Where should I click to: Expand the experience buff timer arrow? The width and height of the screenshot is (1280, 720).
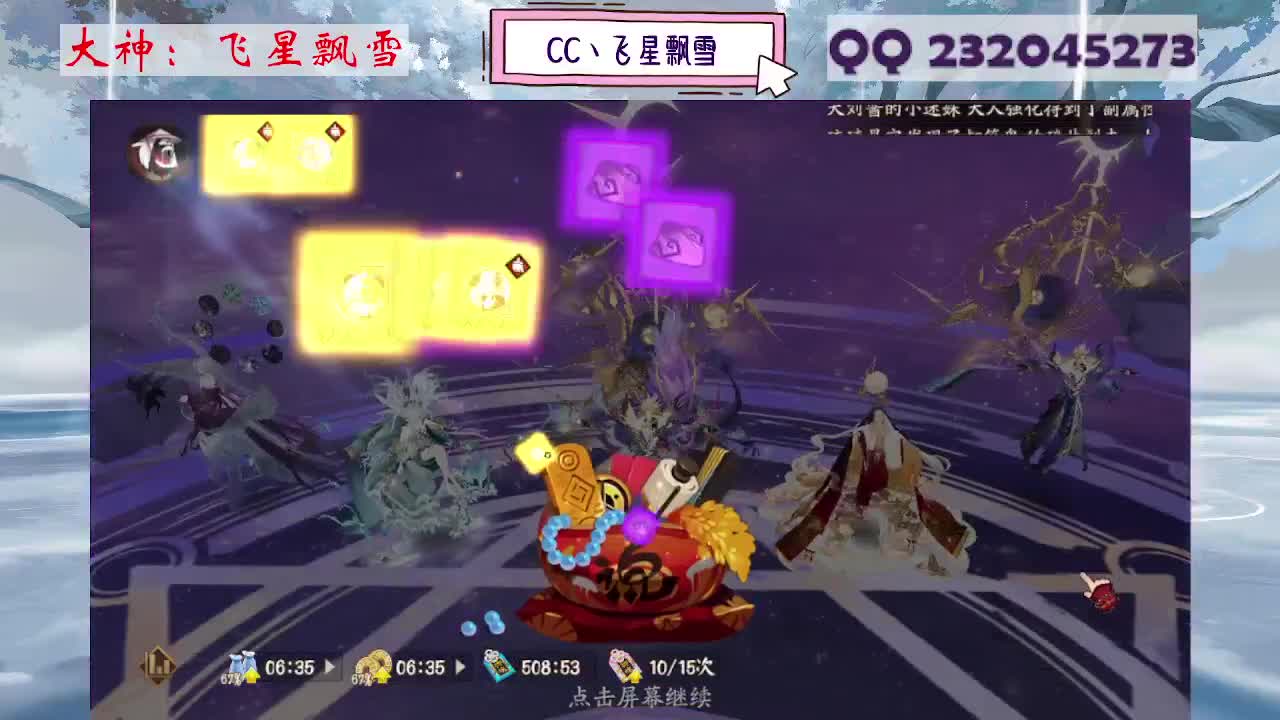tap(329, 667)
